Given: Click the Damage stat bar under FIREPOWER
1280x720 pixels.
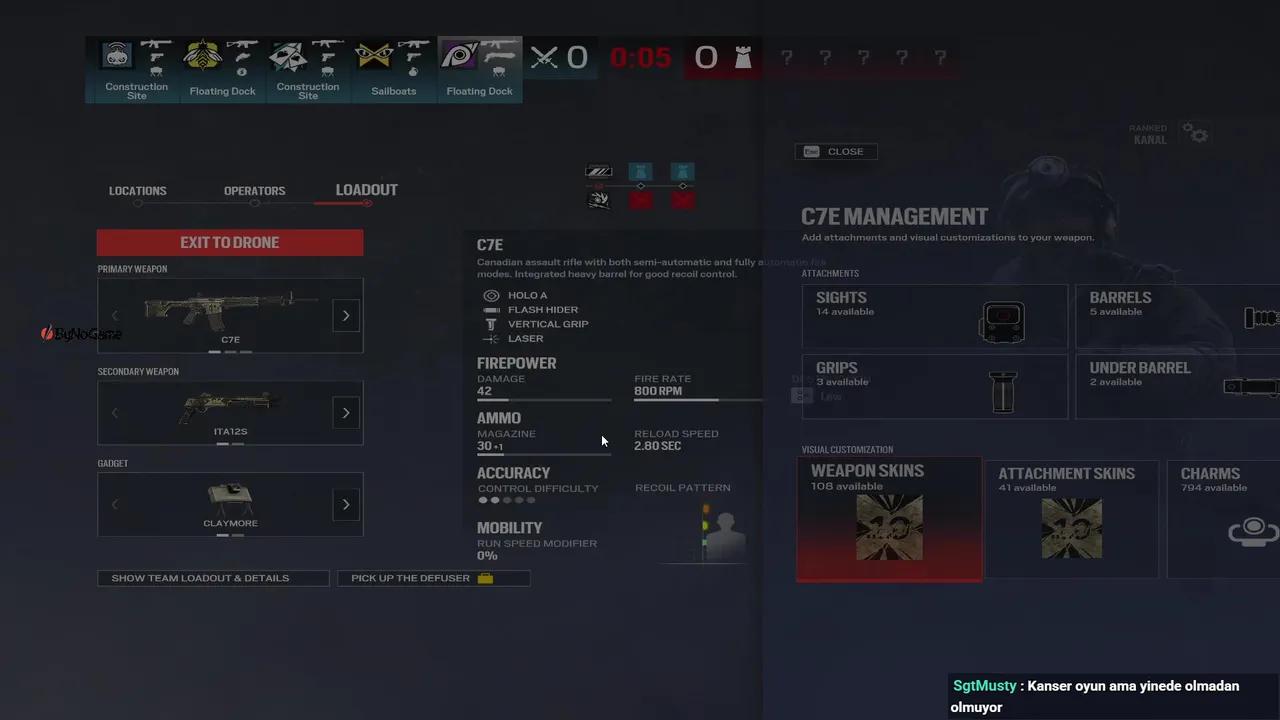Looking at the screenshot, I should pos(543,398).
